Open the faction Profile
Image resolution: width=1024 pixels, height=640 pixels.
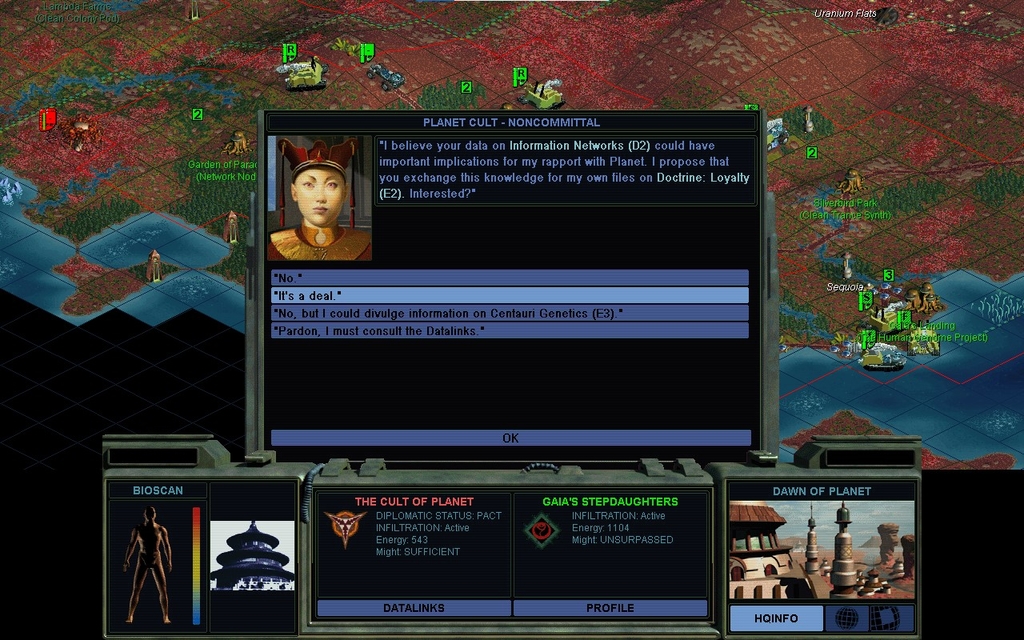(x=610, y=608)
